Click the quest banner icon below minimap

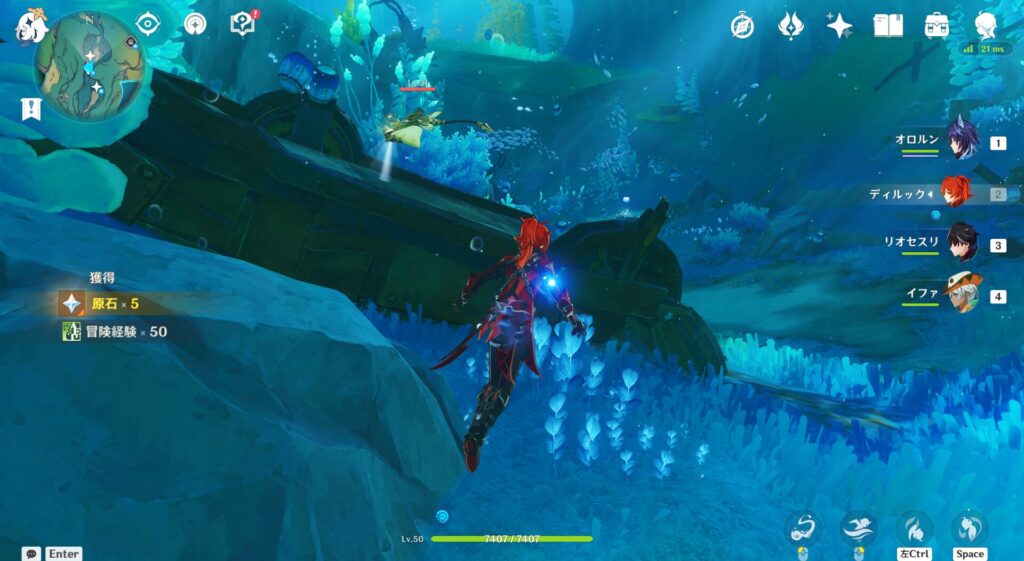[x=29, y=109]
